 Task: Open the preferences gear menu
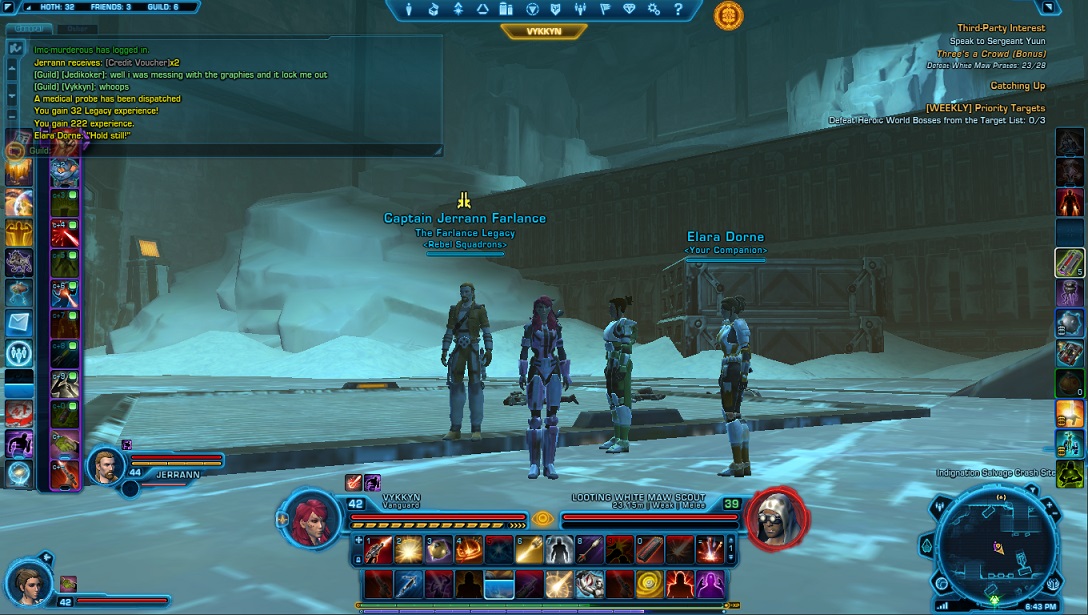point(654,10)
